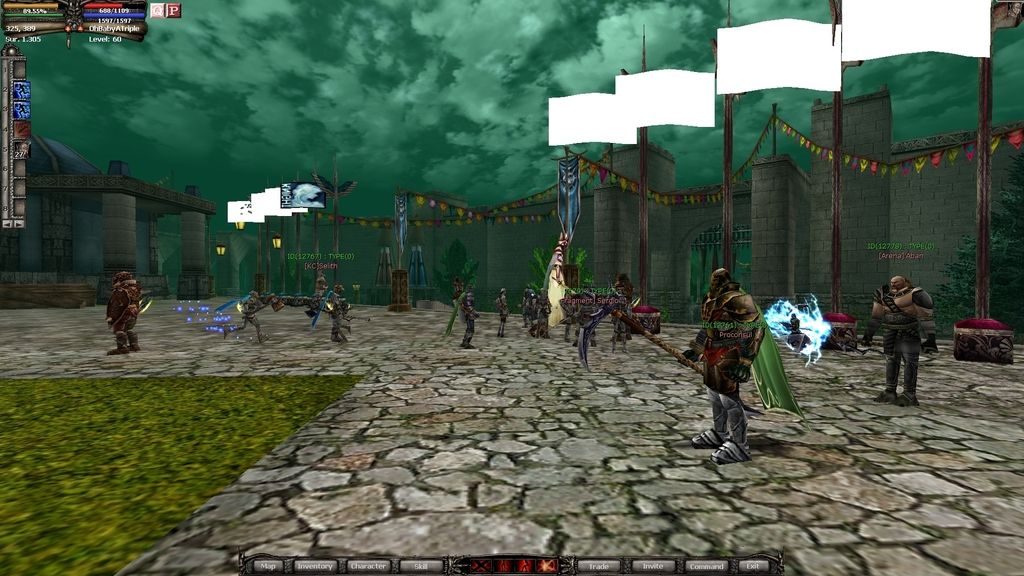Select the Invite button
This screenshot has width=1024, height=576.
(651, 566)
